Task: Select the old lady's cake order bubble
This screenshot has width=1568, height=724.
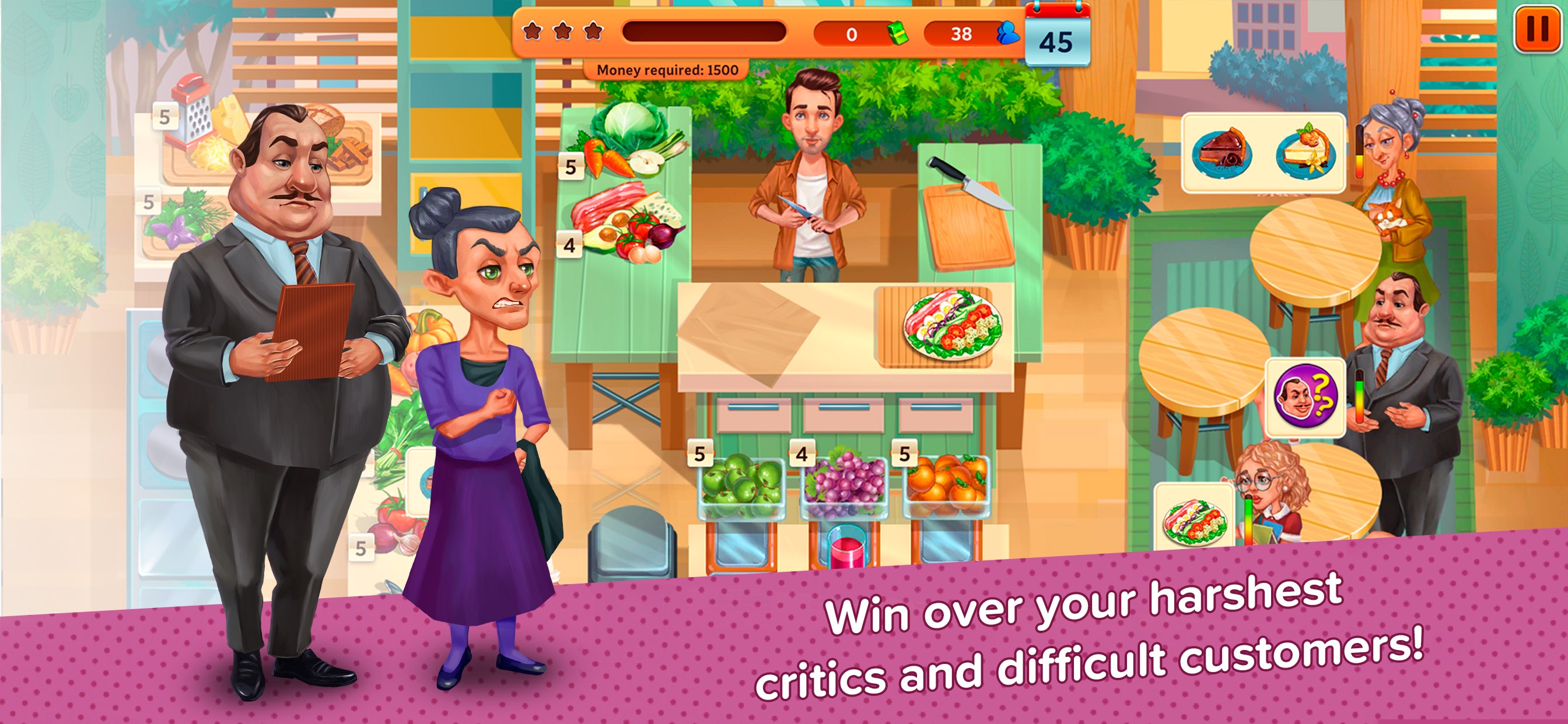Action: tap(1263, 152)
